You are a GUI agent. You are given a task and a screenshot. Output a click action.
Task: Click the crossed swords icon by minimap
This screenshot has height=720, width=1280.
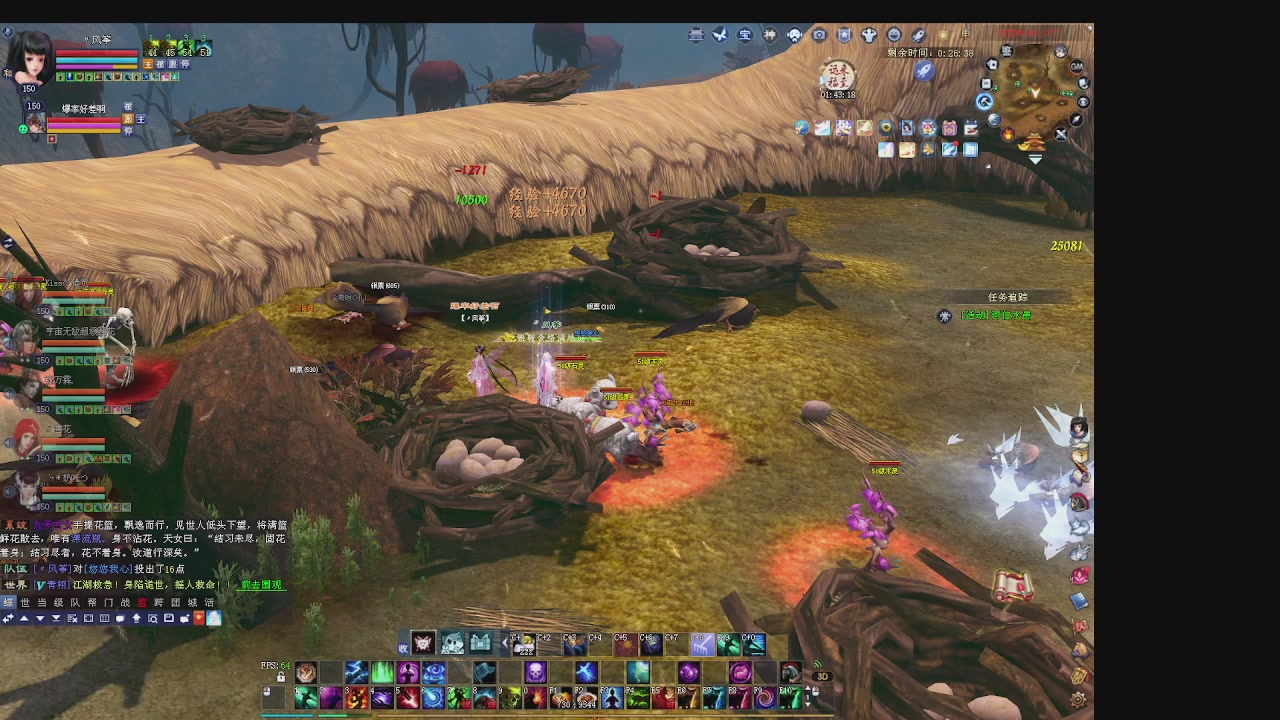point(1061,134)
